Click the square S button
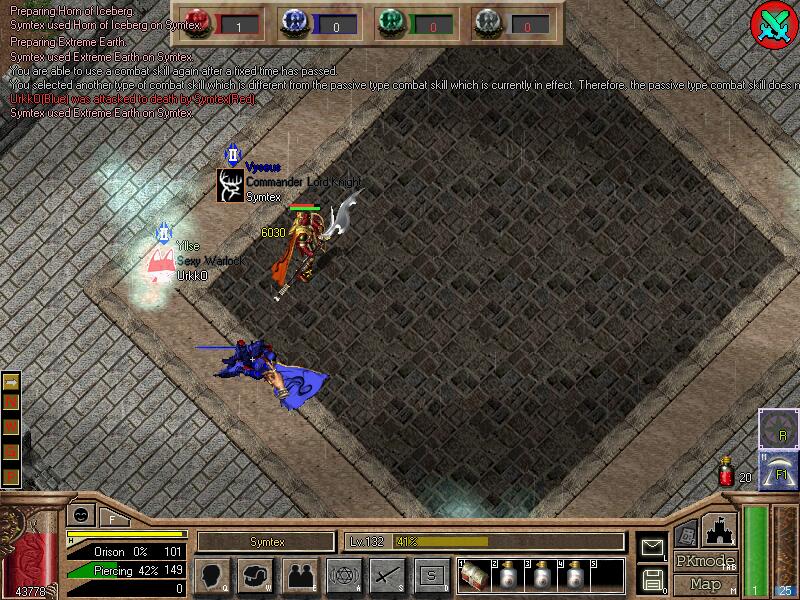The image size is (800, 600). click(431, 575)
